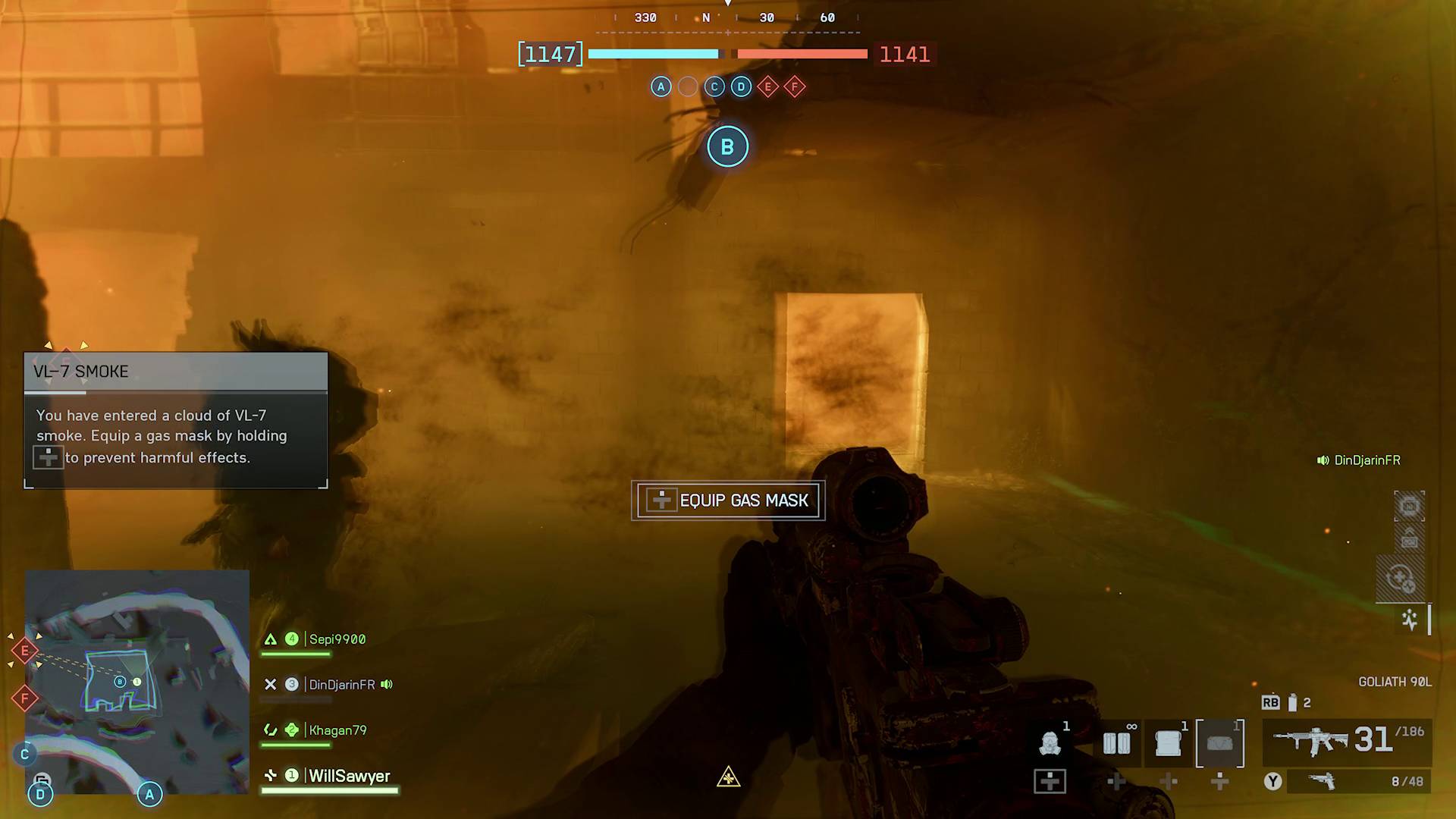Select objective F marker on the objective bar
This screenshot has height=819, width=1456.
click(x=794, y=86)
